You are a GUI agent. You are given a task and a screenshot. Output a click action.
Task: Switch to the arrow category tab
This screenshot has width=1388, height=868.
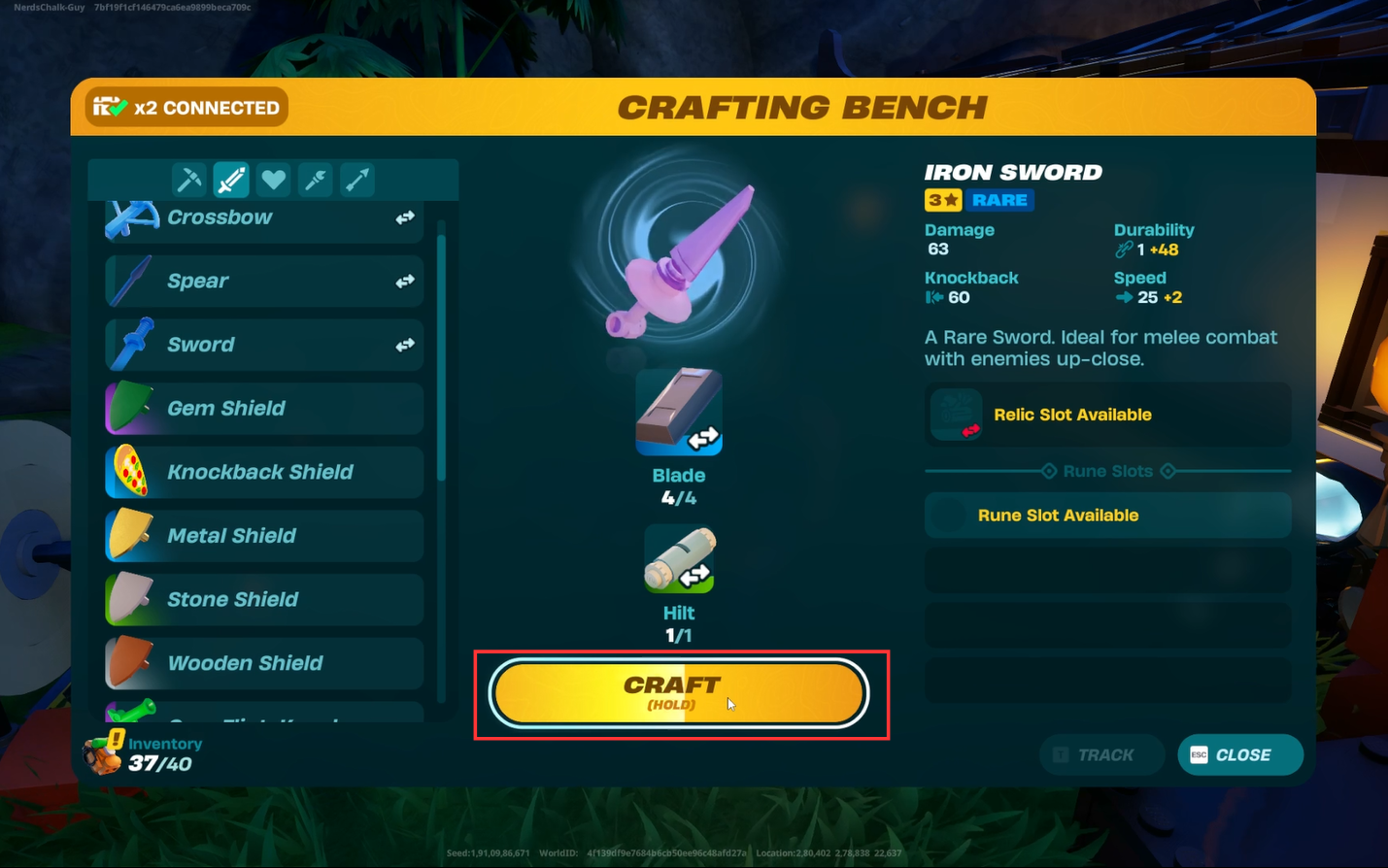[357, 180]
